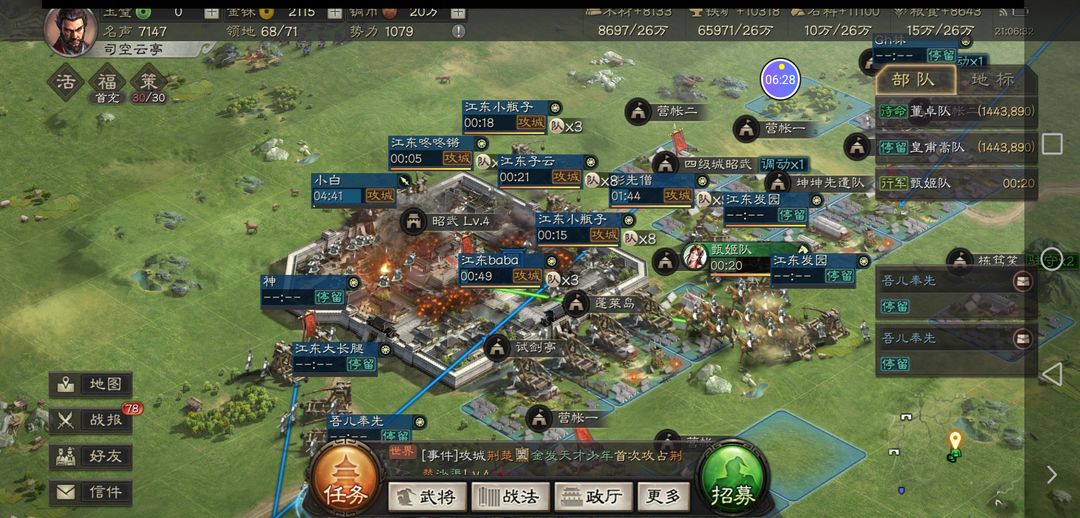Select the 董卓队 troop row

[x=955, y=112]
